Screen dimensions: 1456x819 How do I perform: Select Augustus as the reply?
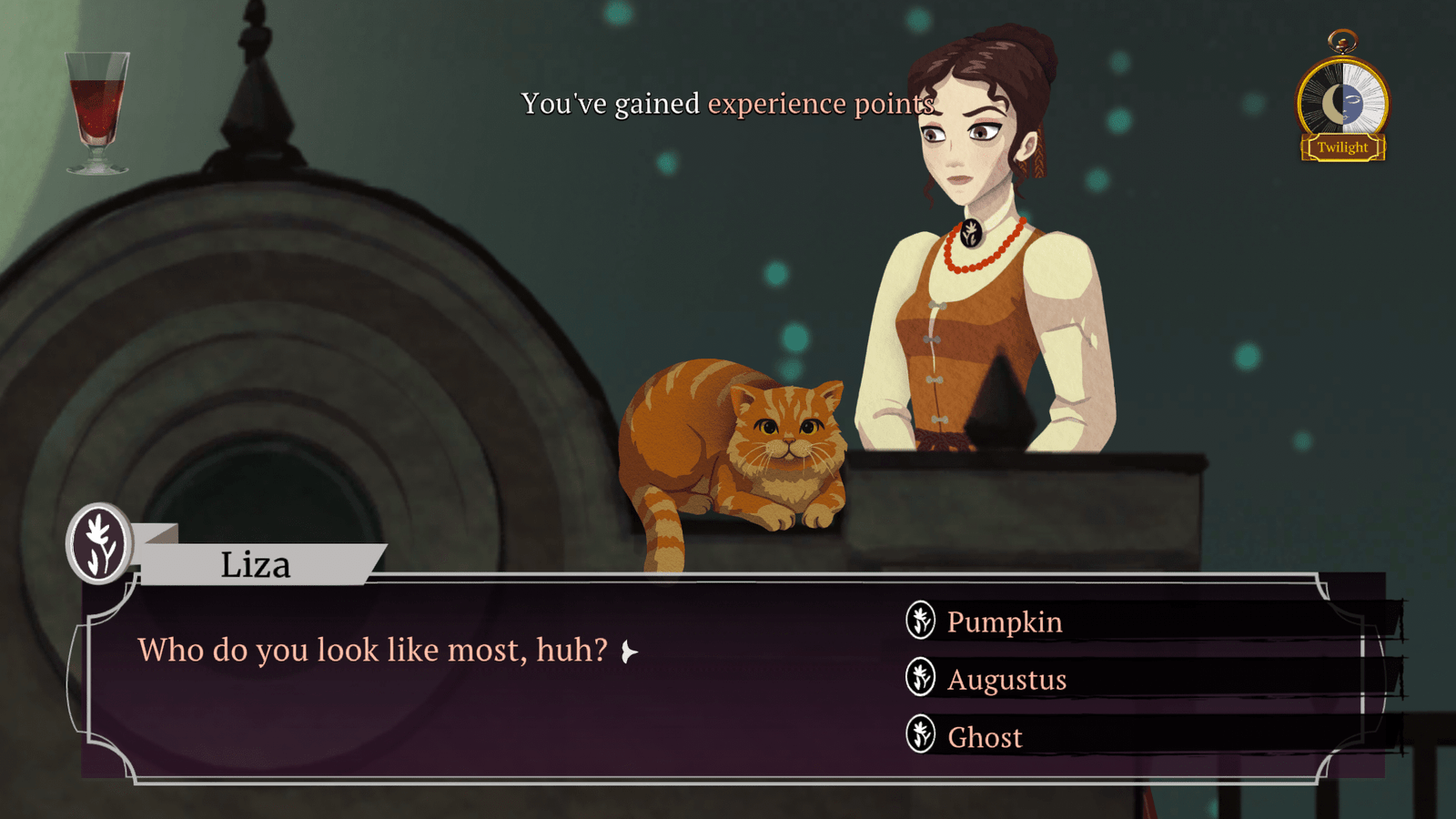click(x=1006, y=680)
